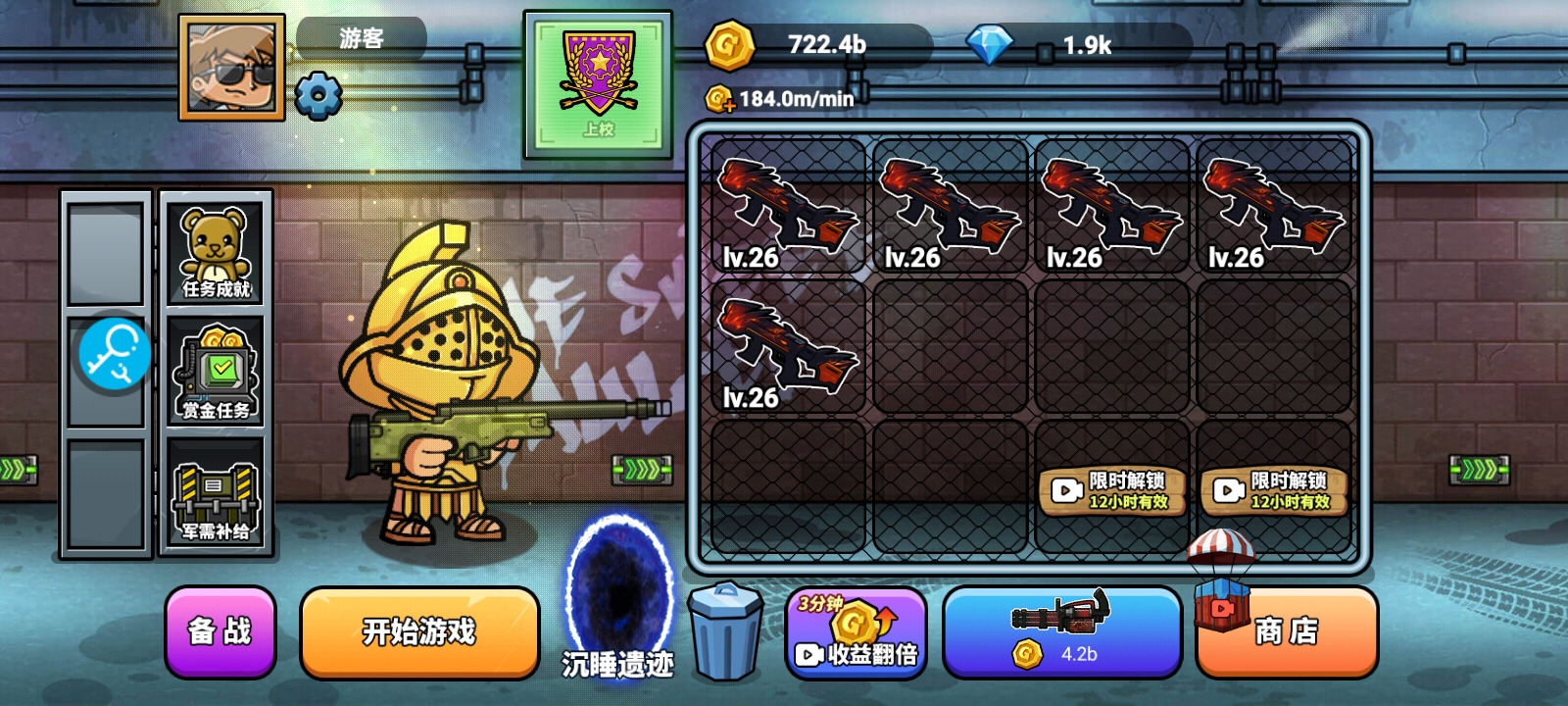The image size is (1568, 706).
Task: Start the game with 开始游戏
Action: click(419, 632)
